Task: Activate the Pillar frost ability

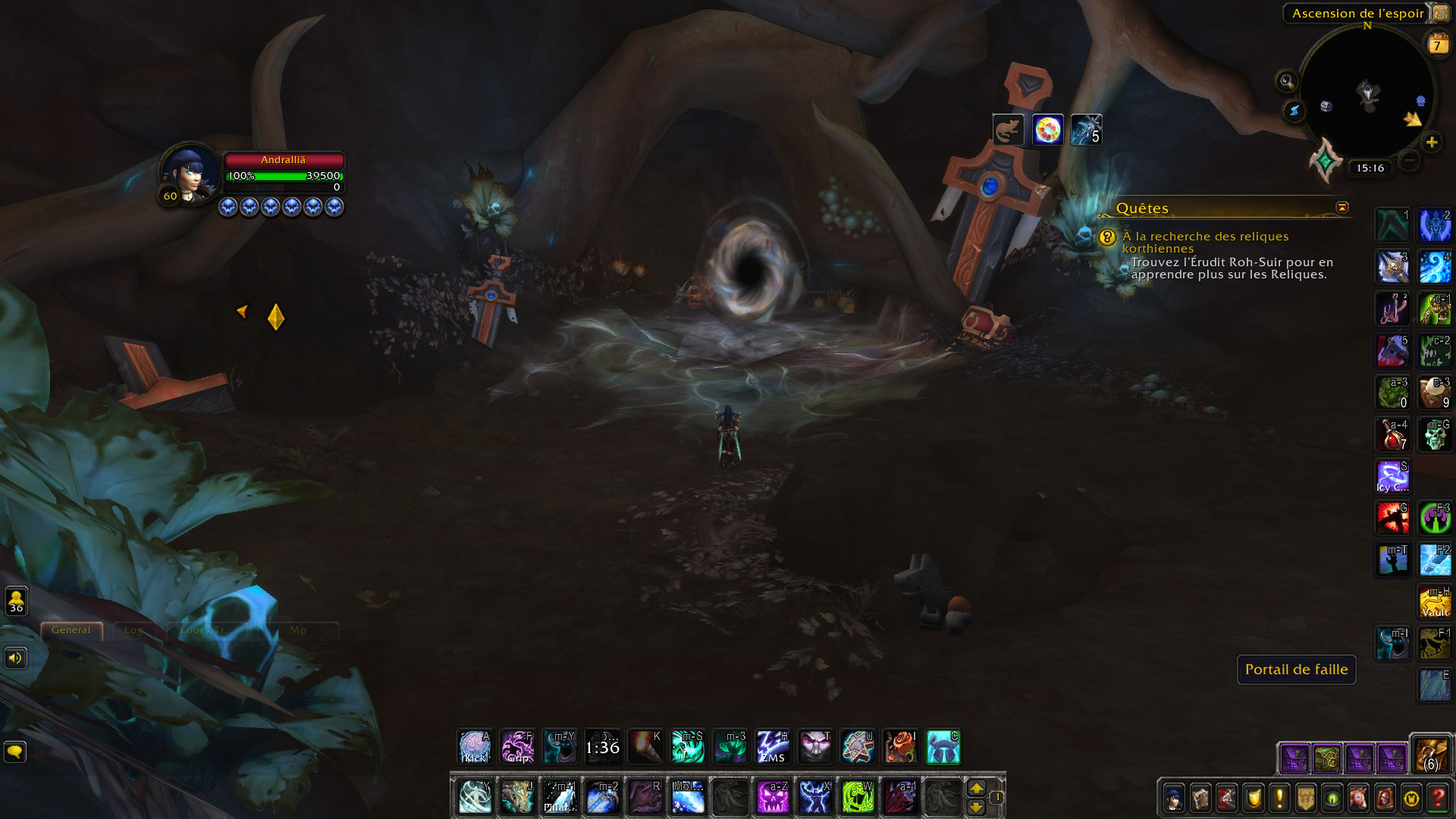Action: (x=560, y=797)
